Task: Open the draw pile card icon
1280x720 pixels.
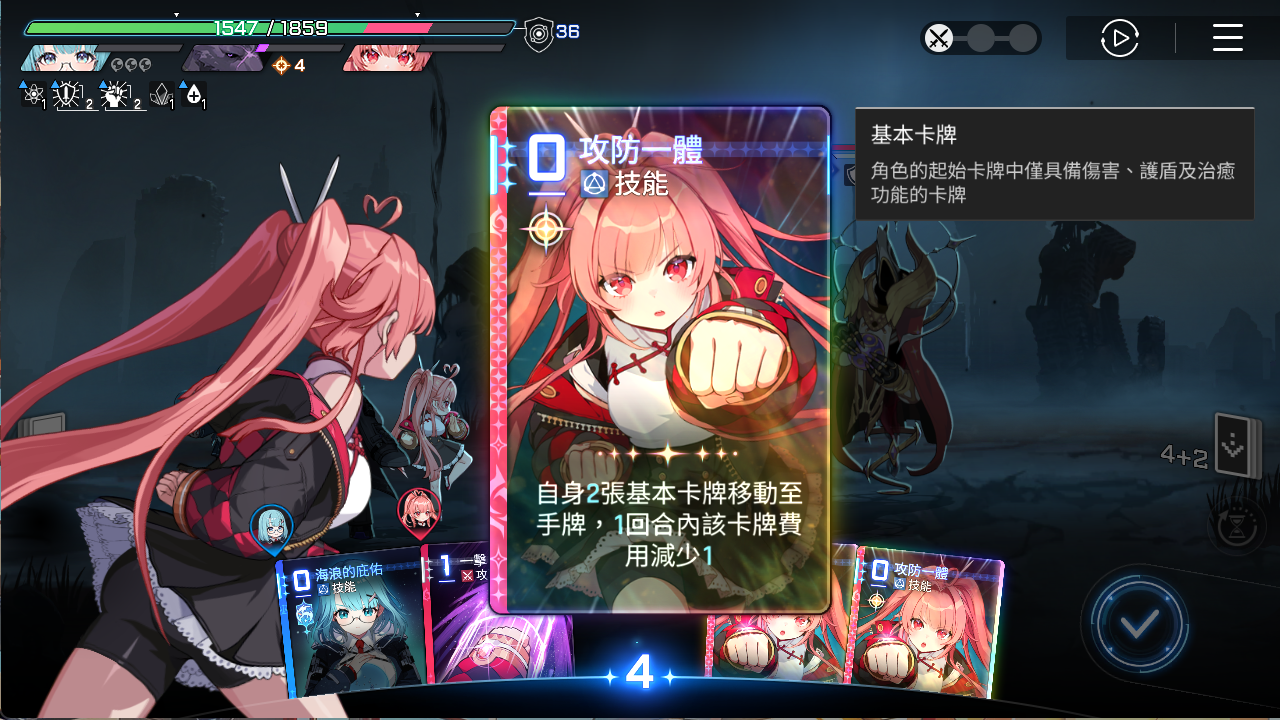Action: click(1233, 446)
